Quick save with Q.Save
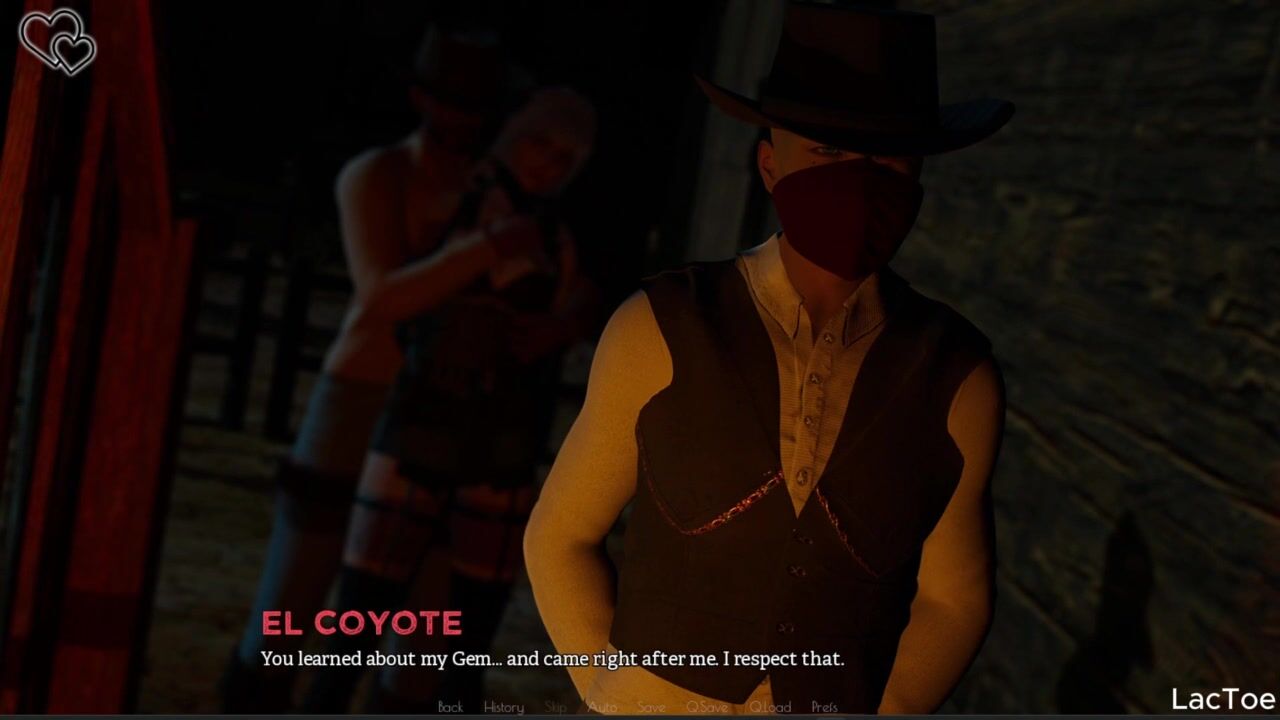 tap(707, 707)
